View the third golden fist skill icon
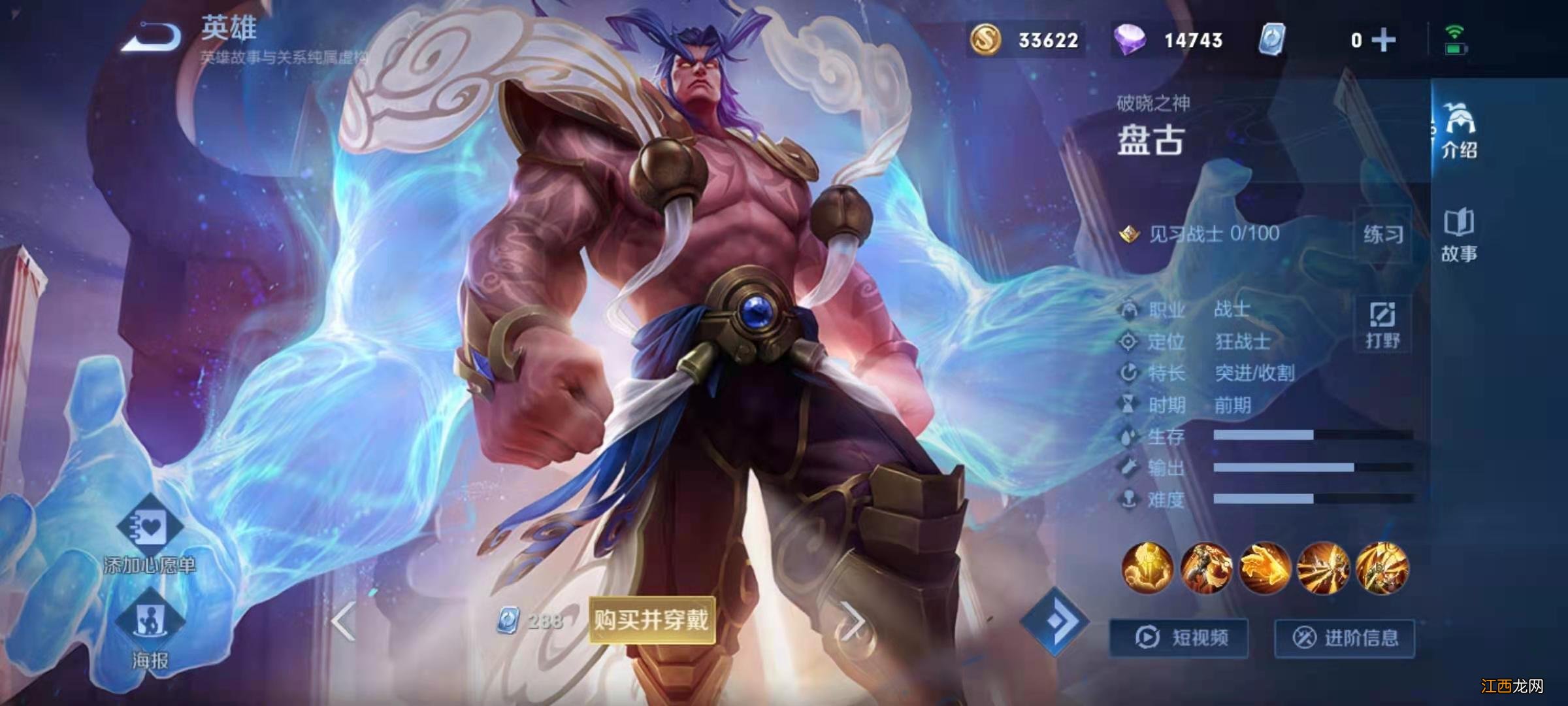This screenshot has width=1568, height=706. (1266, 568)
